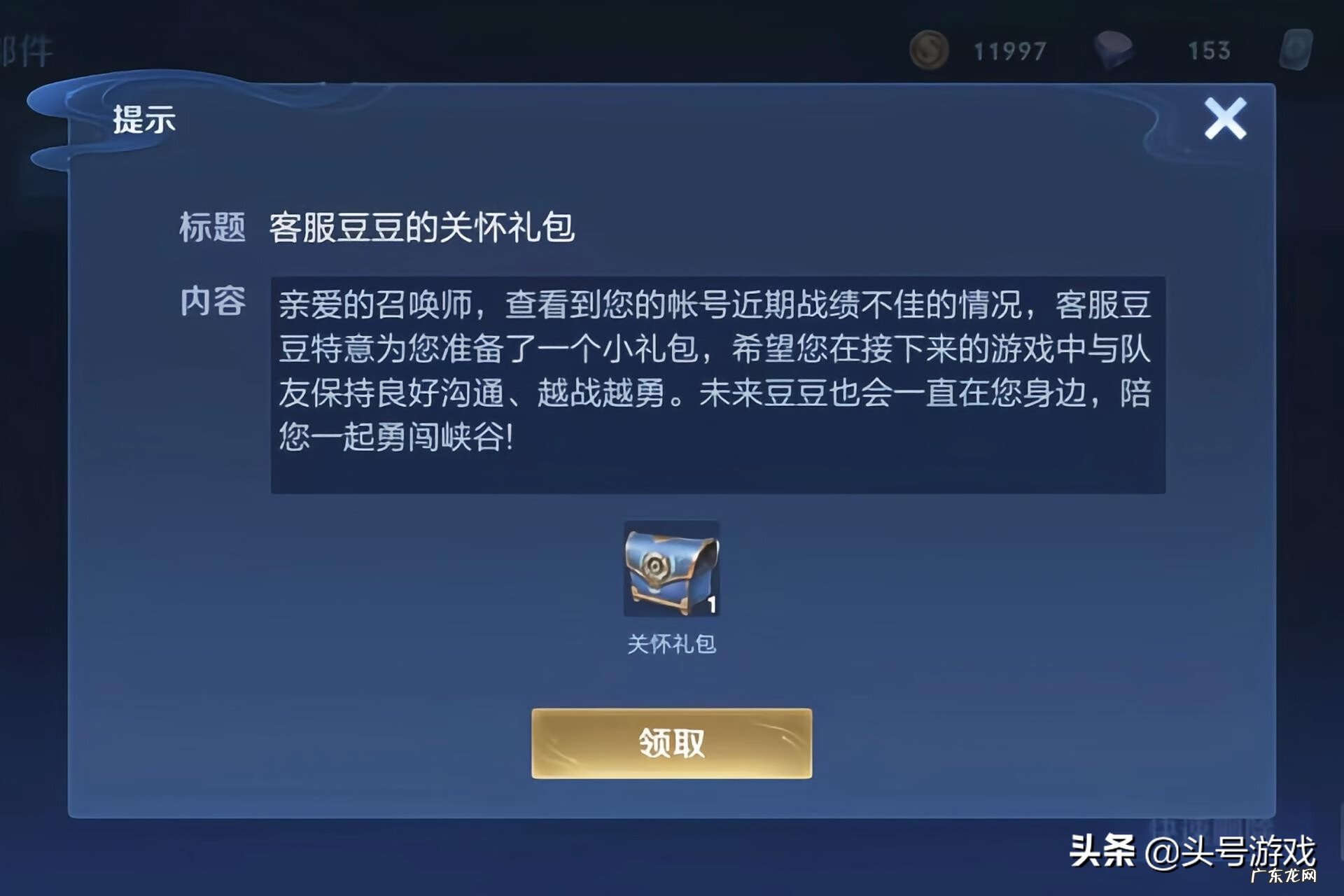Click the 标题 label in the dialog
This screenshot has height=896, width=1344.
pos(211,226)
